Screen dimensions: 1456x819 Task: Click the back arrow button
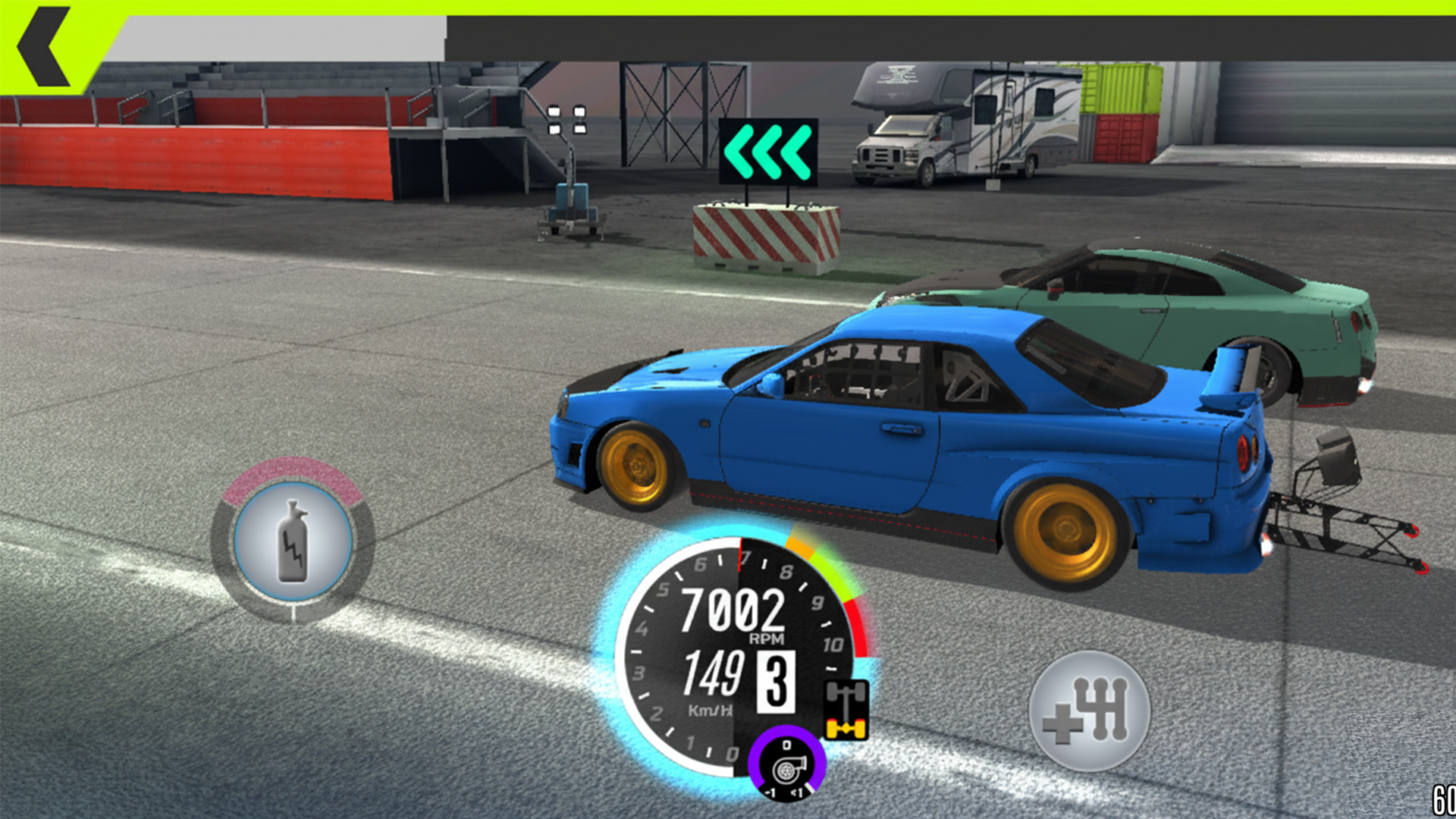pyautogui.click(x=44, y=47)
